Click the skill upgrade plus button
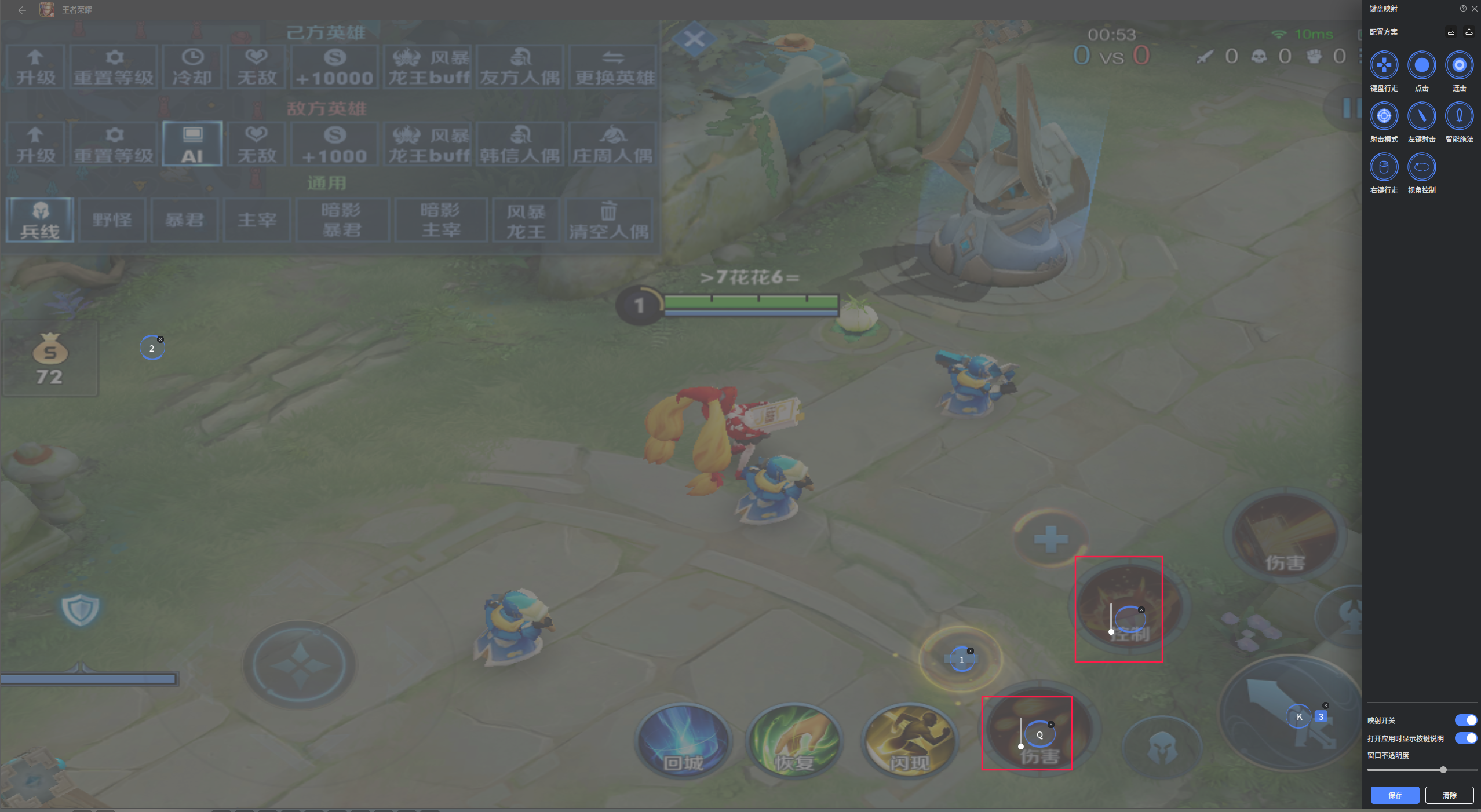The image size is (1481, 812). (x=1050, y=539)
